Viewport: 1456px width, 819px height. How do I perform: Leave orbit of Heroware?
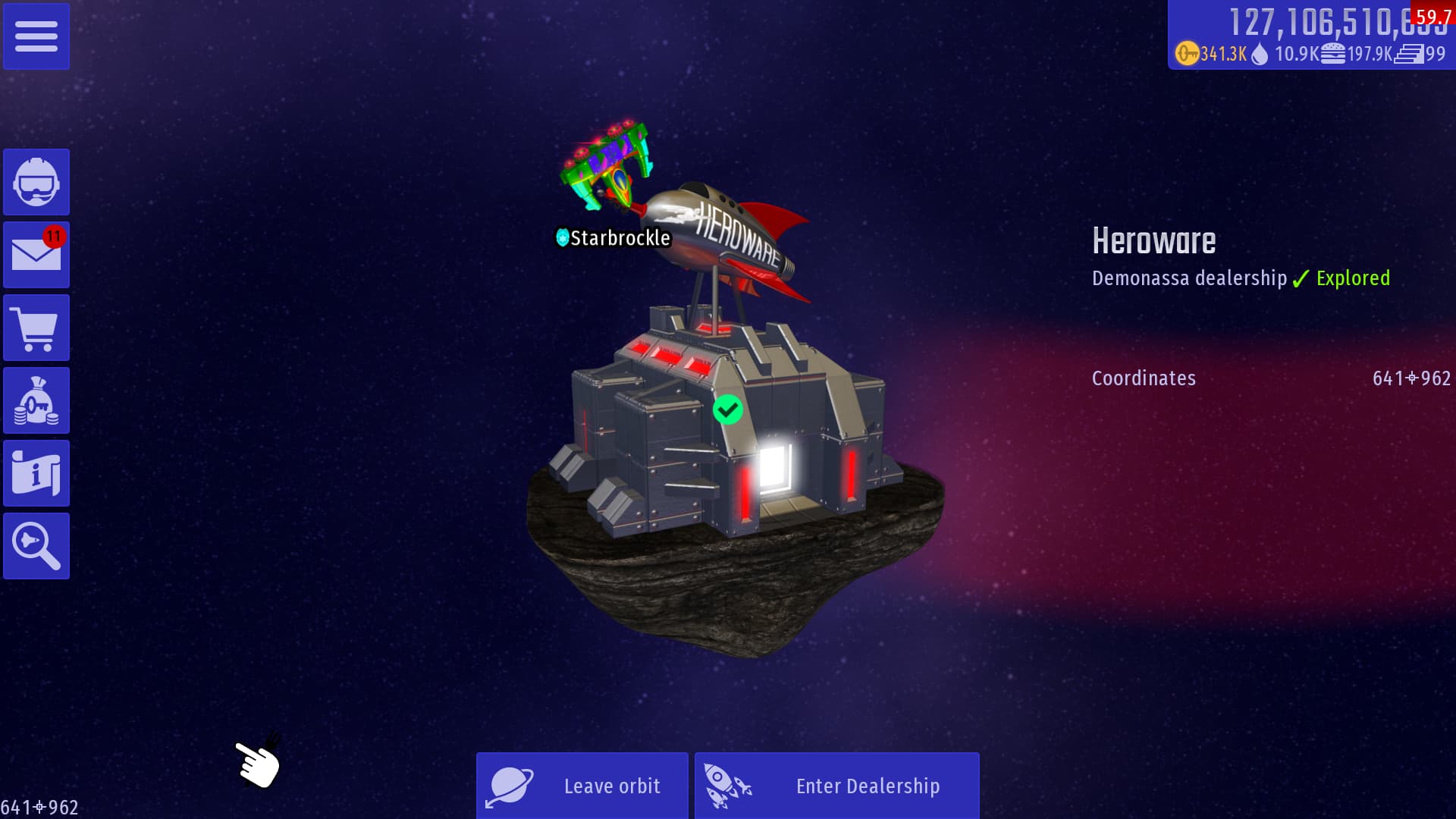tap(582, 786)
